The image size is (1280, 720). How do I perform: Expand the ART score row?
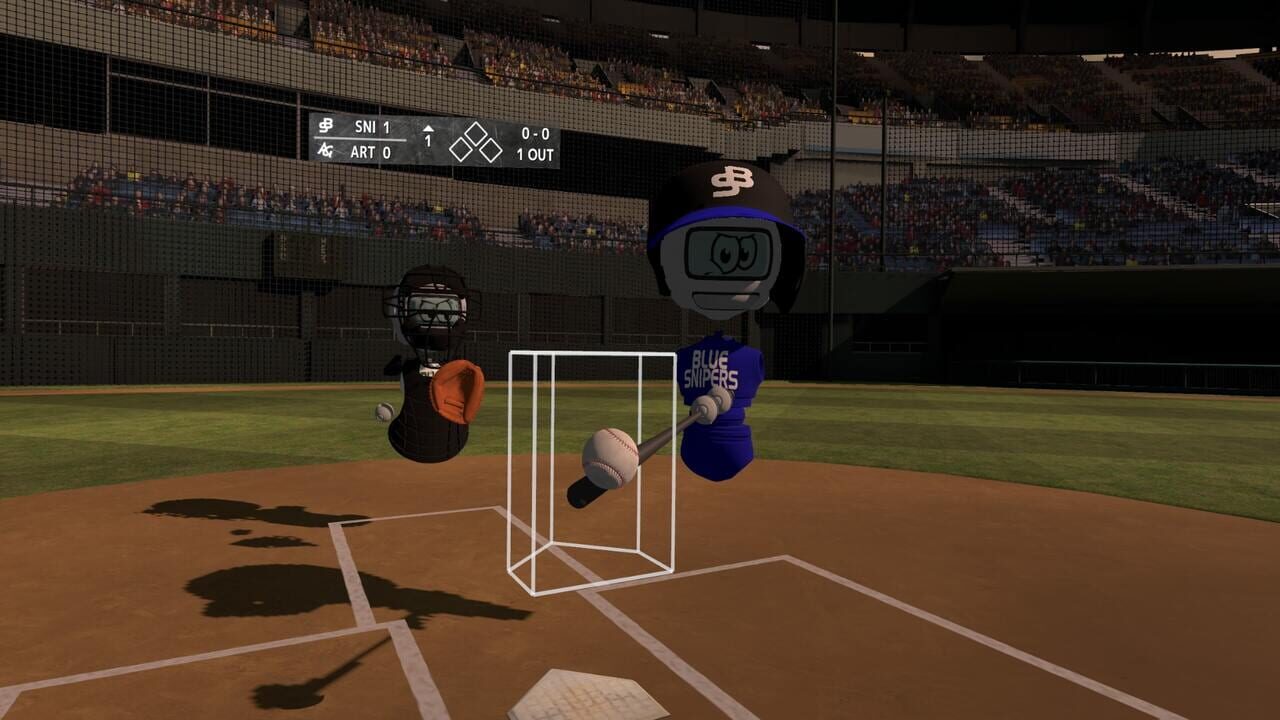(x=370, y=152)
